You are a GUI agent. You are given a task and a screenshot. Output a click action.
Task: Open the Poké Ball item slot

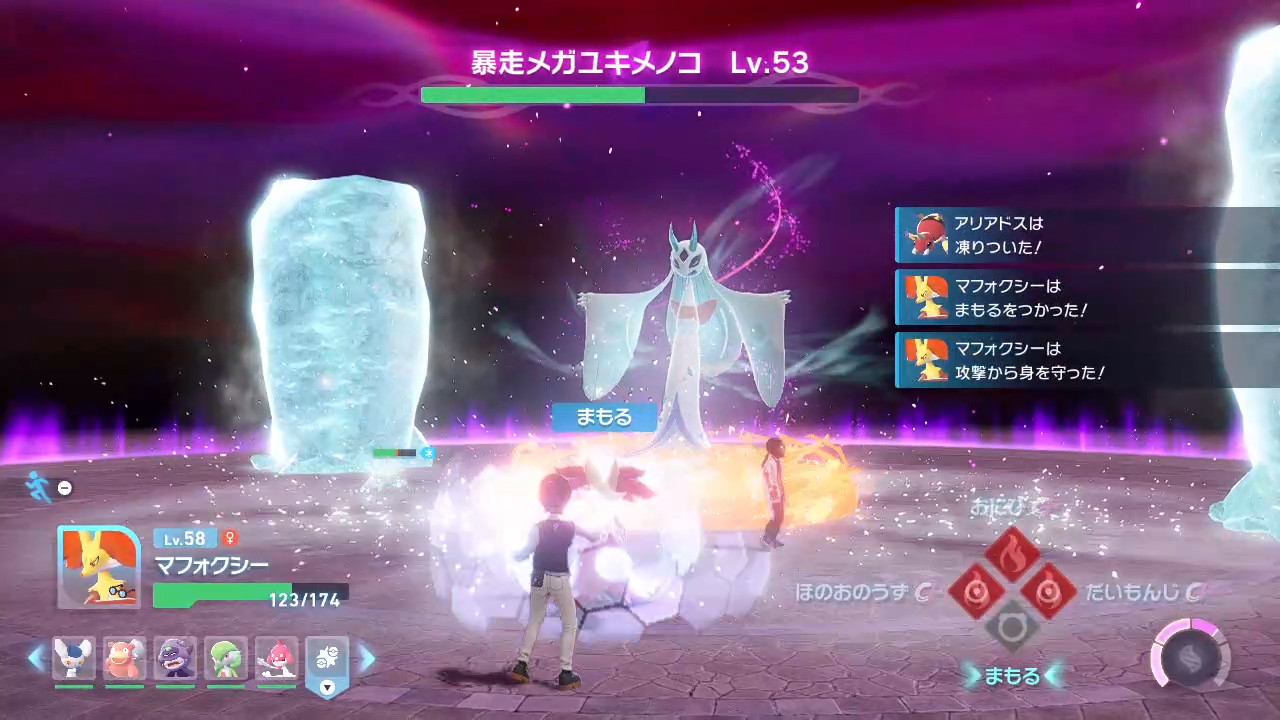click(x=327, y=661)
